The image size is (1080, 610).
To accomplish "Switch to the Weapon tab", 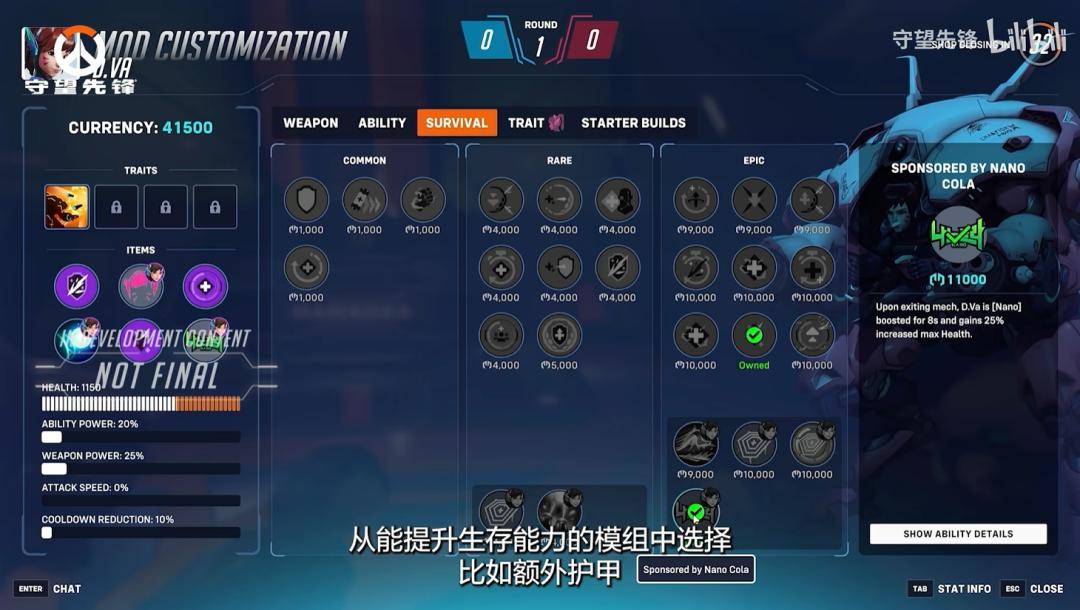I will point(310,123).
